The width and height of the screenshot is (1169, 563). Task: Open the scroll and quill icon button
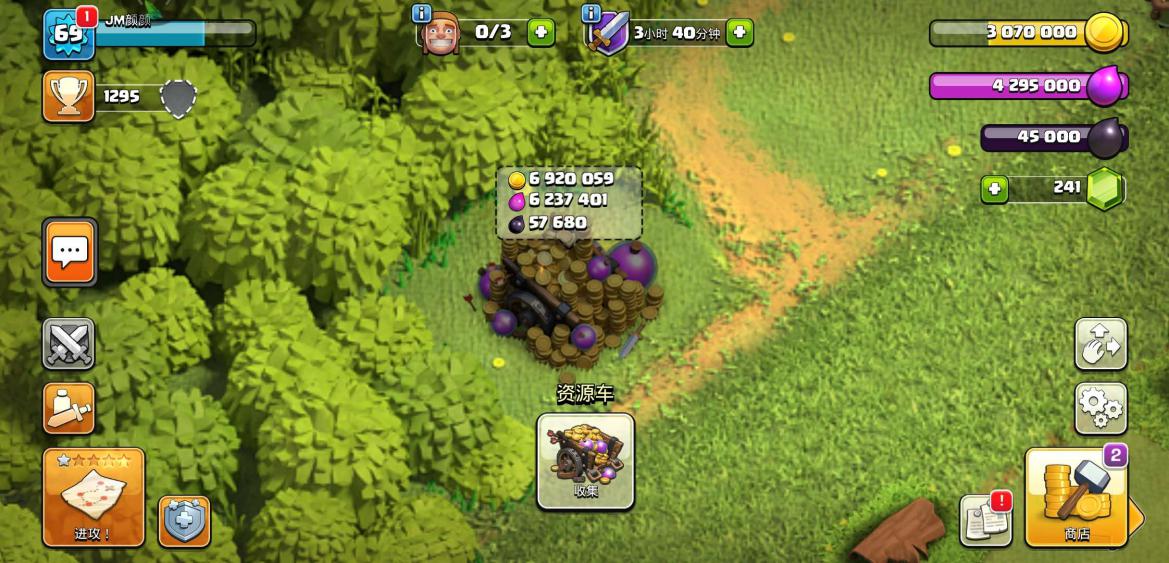click(69, 408)
